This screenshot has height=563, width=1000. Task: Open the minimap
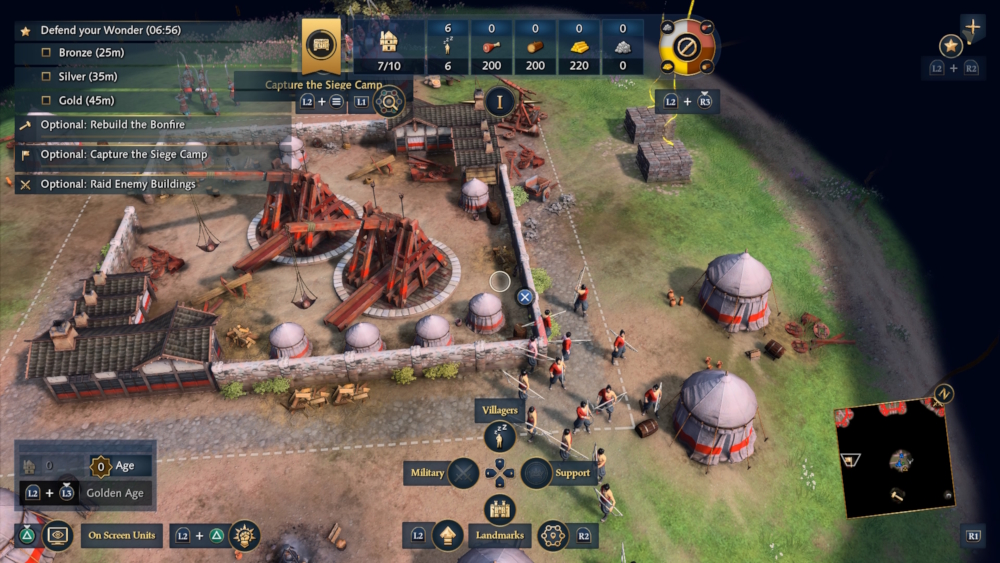click(x=895, y=462)
